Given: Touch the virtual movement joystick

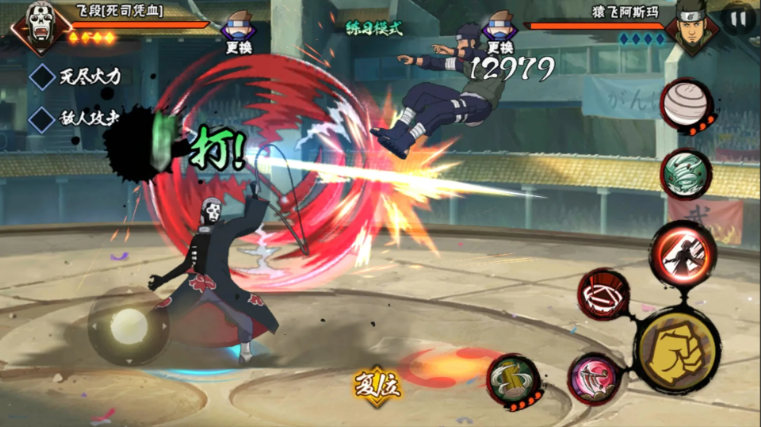Looking at the screenshot, I should (x=128, y=326).
